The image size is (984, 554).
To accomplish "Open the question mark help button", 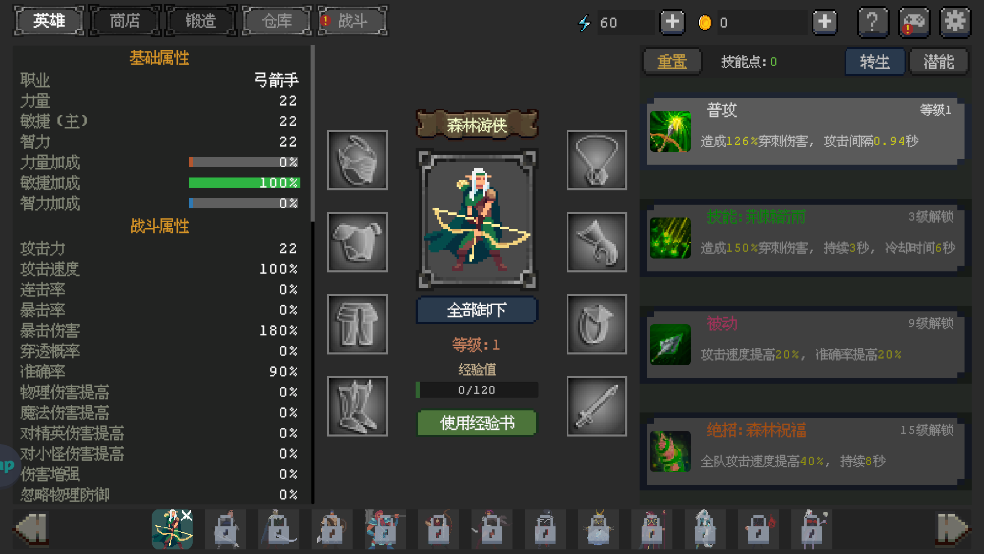I will click(873, 22).
